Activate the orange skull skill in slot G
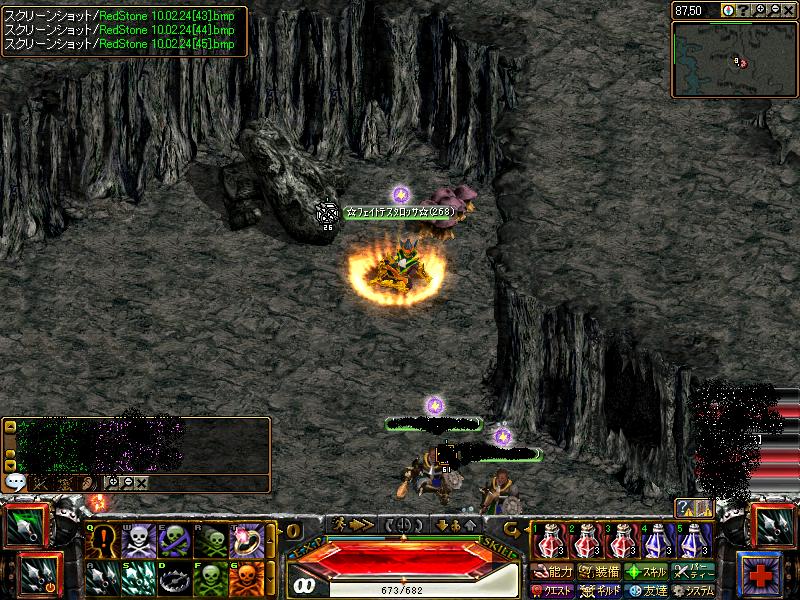Viewport: 800px width, 600px height. click(x=244, y=579)
